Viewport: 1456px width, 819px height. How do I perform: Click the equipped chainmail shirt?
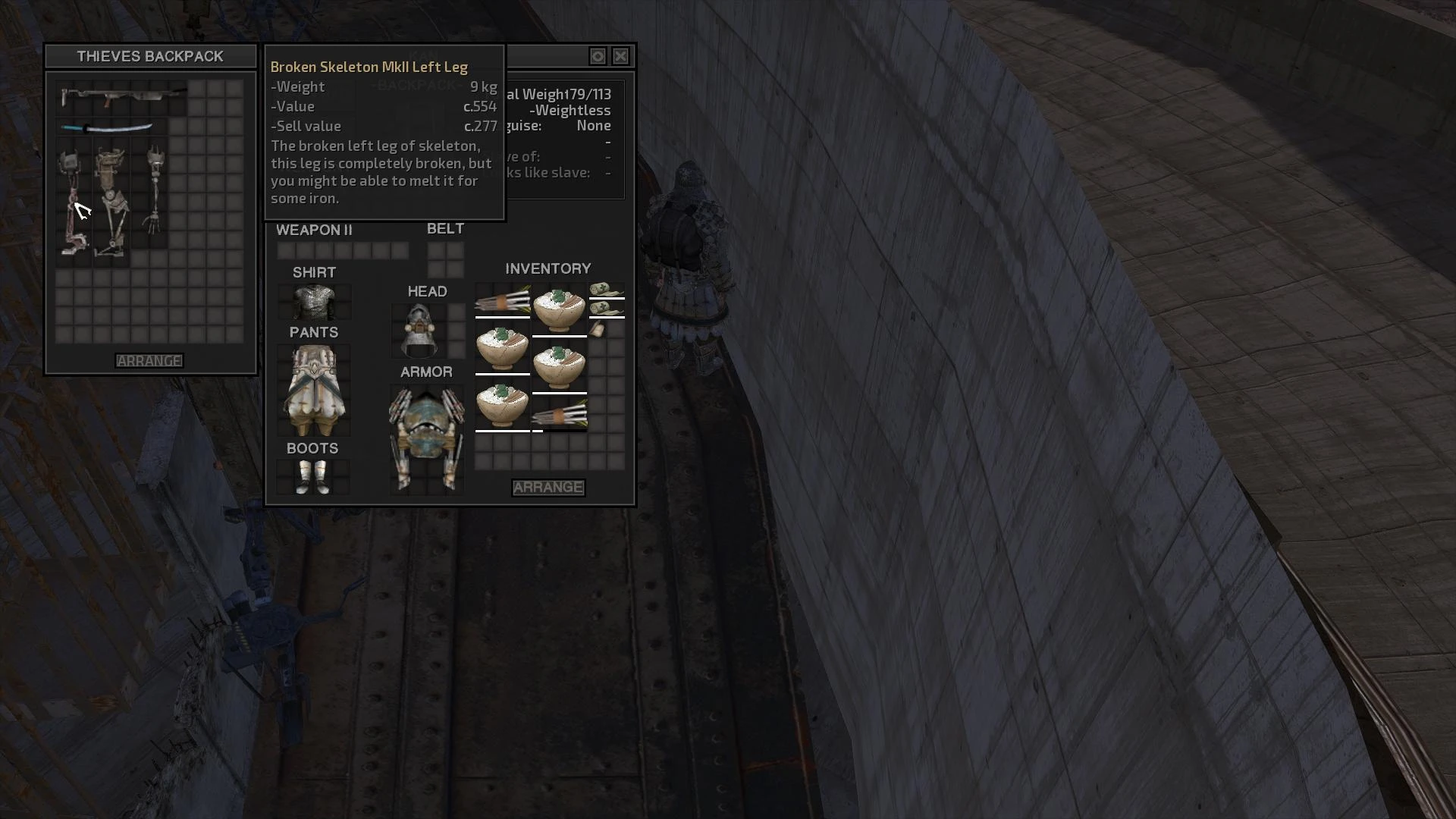(x=314, y=302)
